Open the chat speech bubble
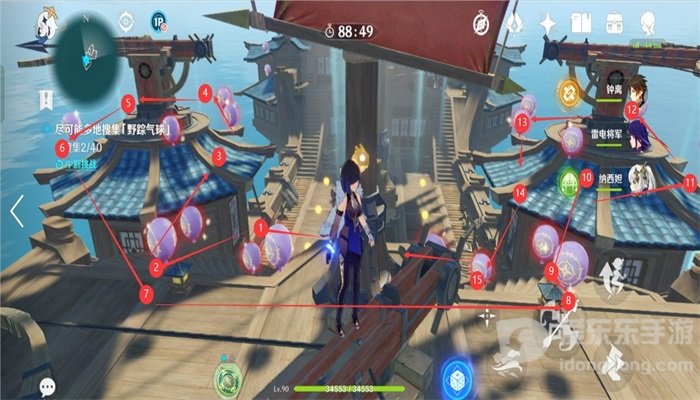Screen dimensions: 700x400 (x=47, y=385)
